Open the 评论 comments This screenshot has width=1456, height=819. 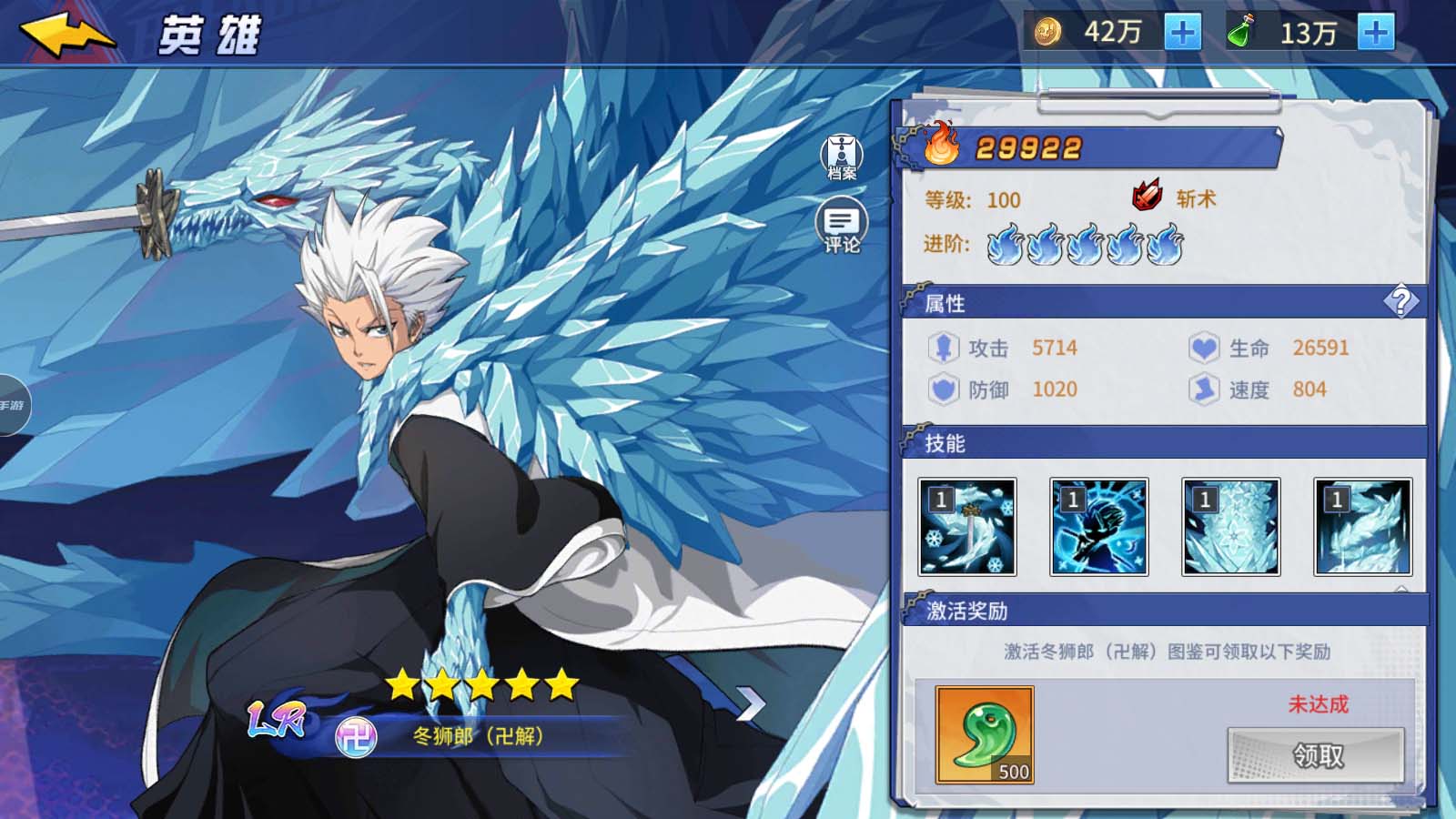pyautogui.click(x=842, y=226)
